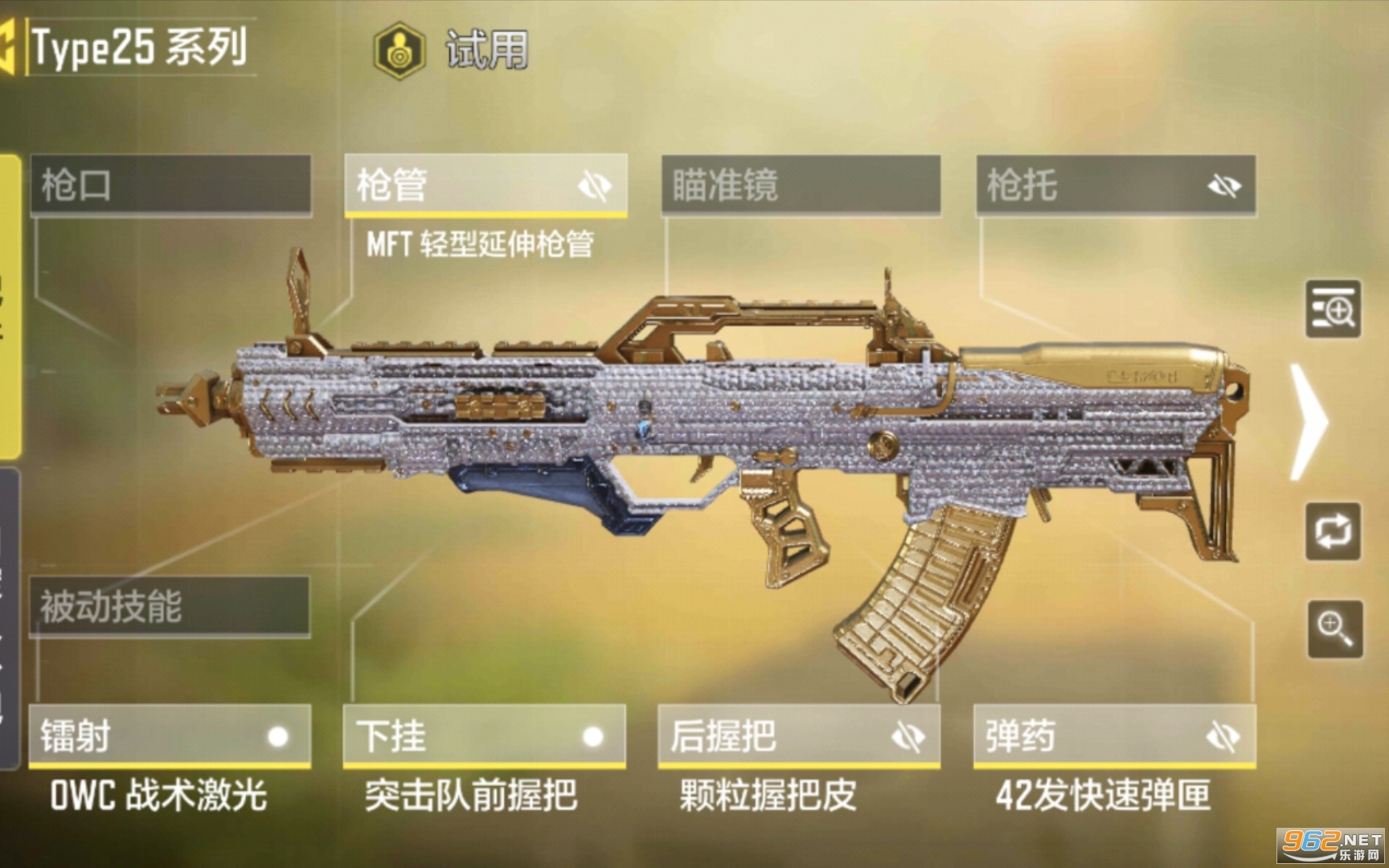Click the swap arrows refresh icon
This screenshot has width=1389, height=868.
(1333, 531)
